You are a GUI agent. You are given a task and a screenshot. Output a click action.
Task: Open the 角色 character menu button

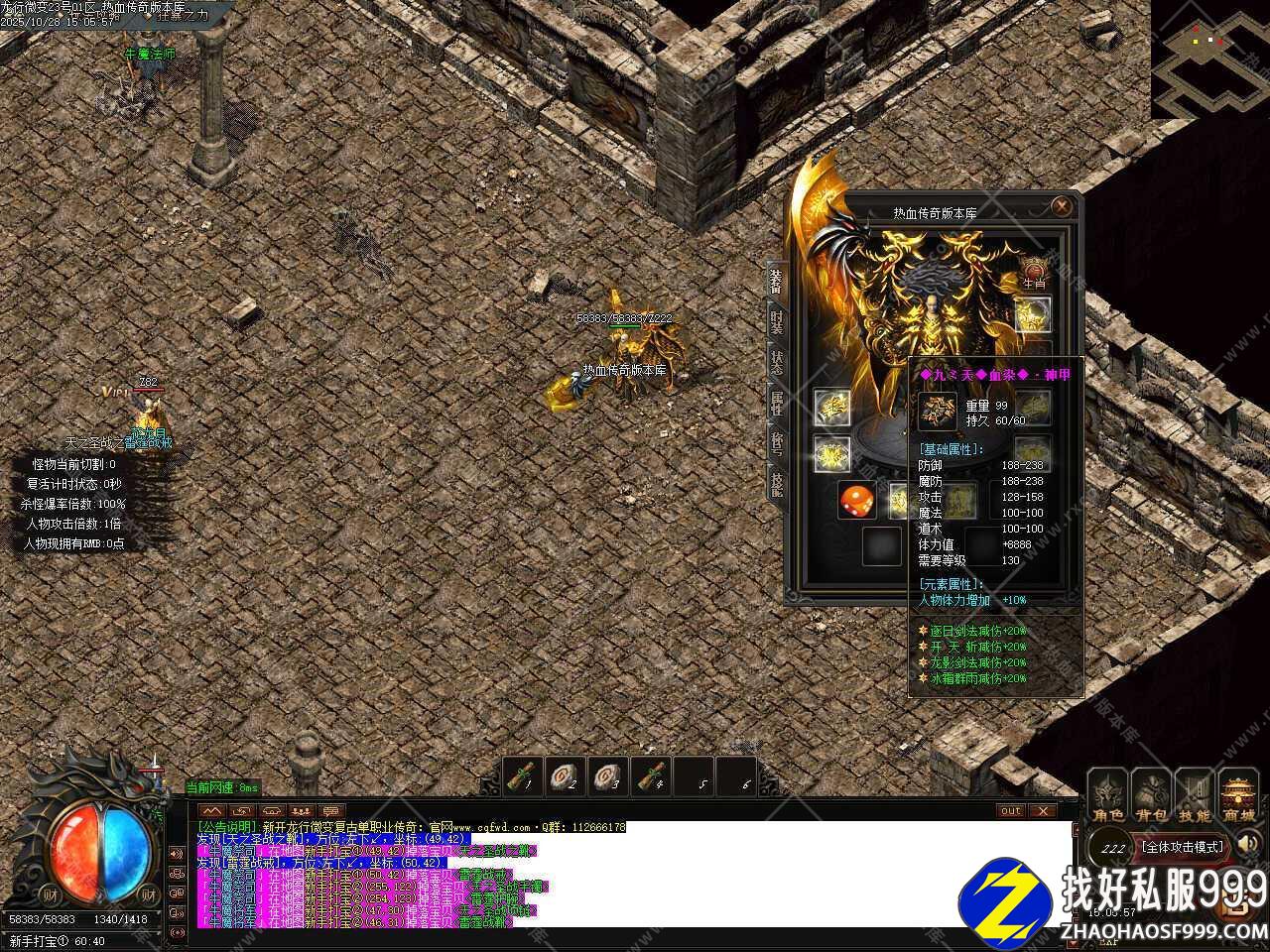coord(1107,797)
